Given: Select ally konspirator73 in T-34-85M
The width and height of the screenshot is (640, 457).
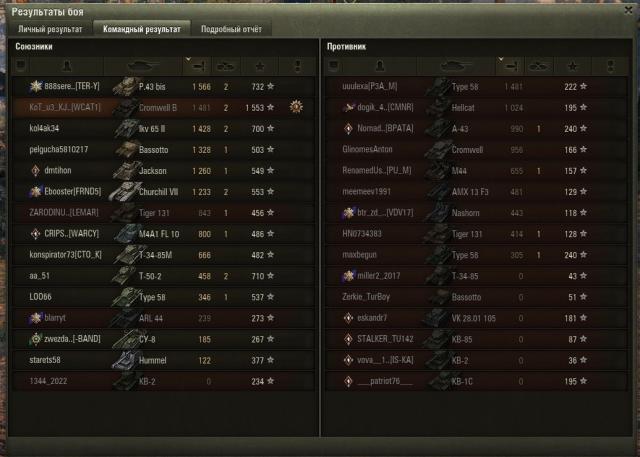Looking at the screenshot, I should (160, 254).
